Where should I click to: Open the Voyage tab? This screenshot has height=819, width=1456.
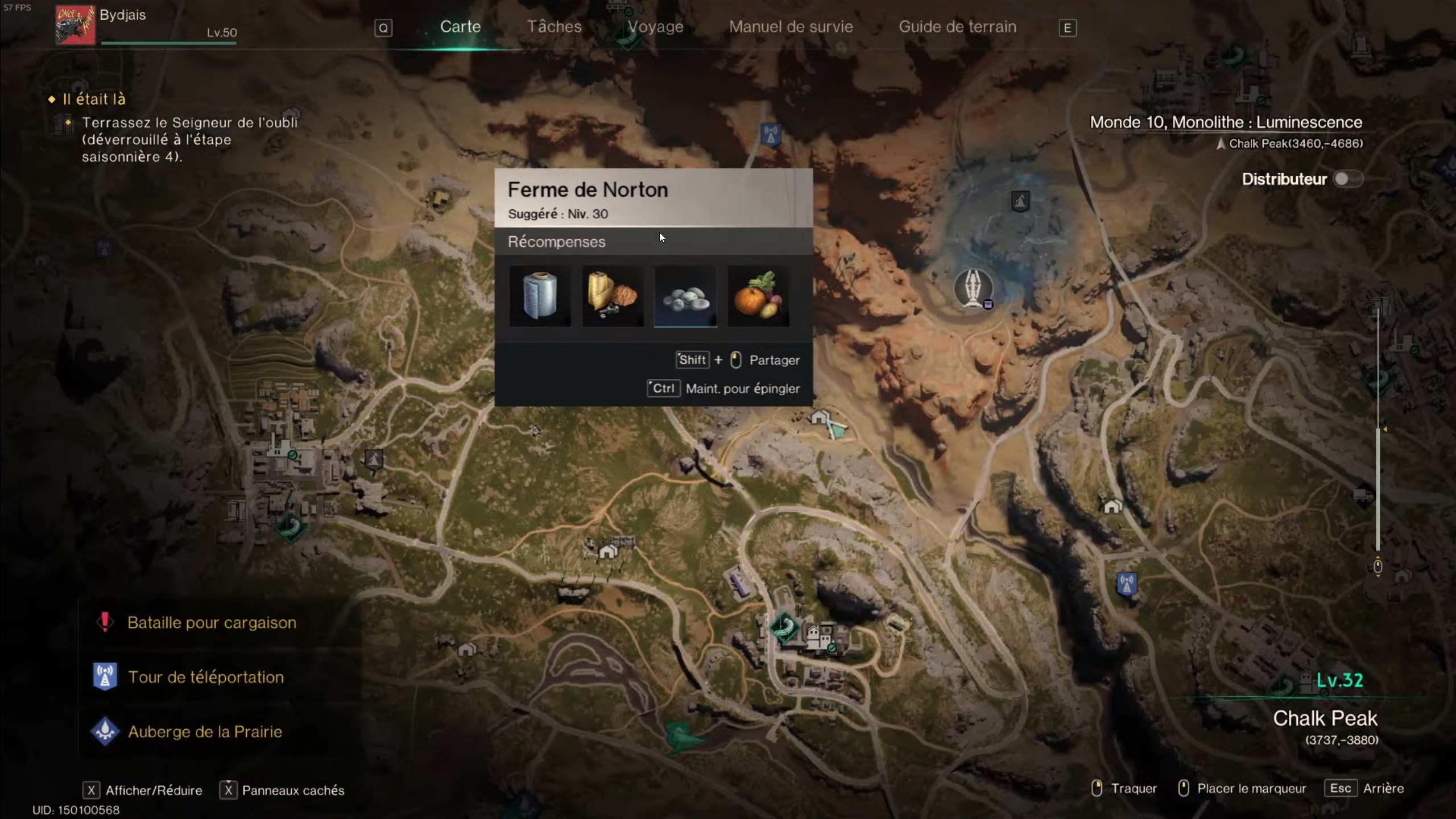(x=655, y=27)
